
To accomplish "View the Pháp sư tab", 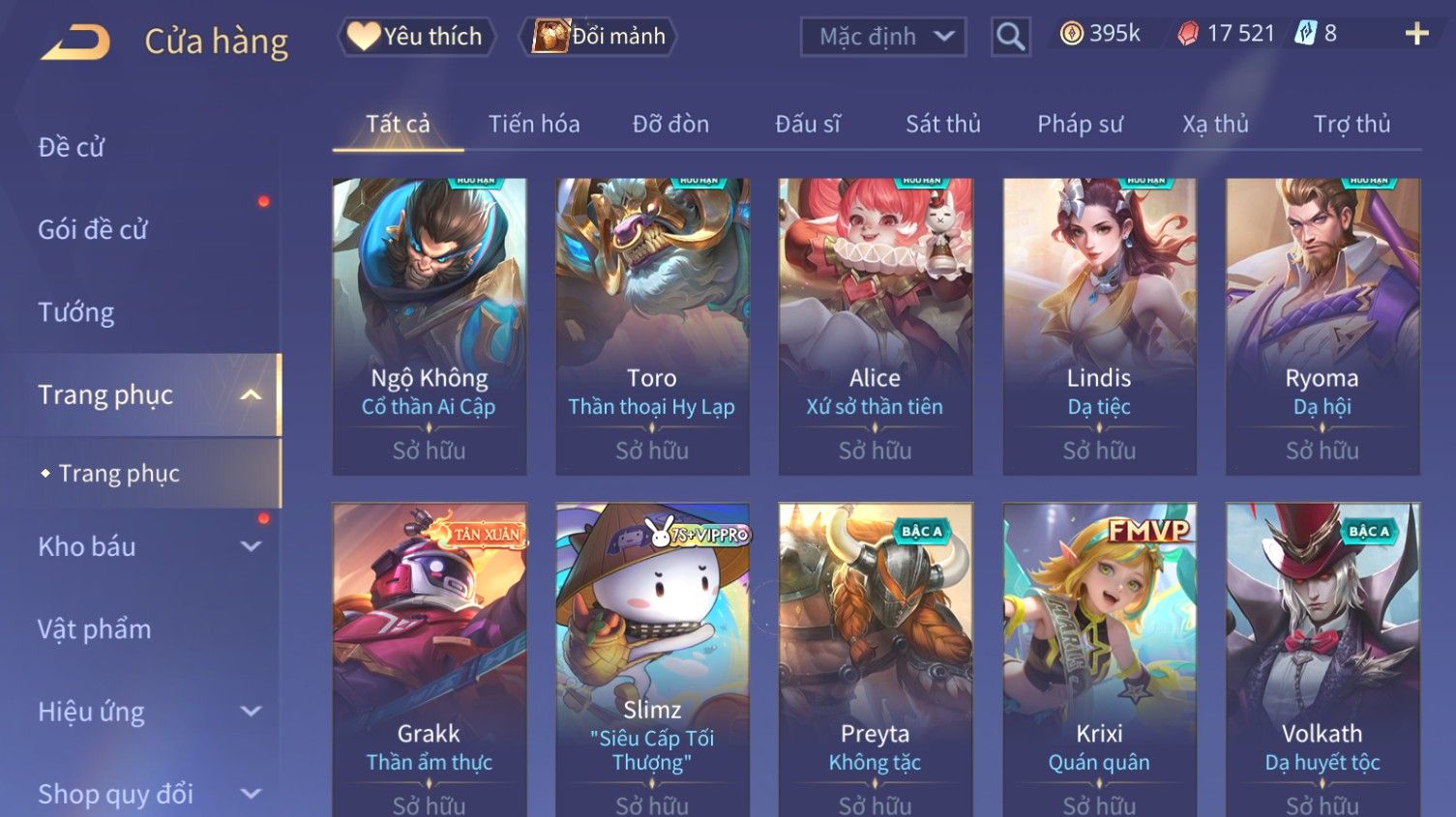I will point(1080,124).
